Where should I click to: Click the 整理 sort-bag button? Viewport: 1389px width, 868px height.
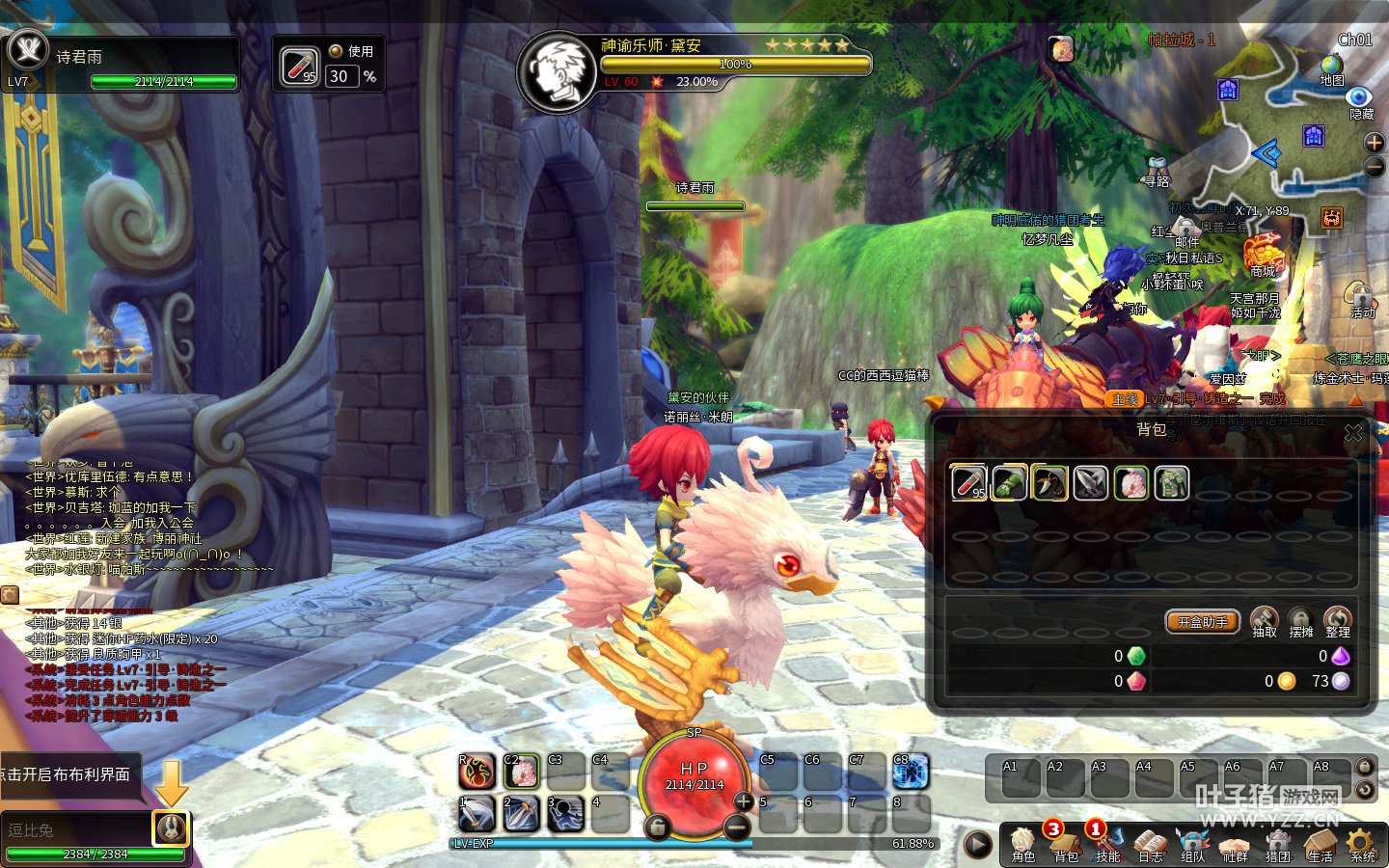pyautogui.click(x=1337, y=621)
